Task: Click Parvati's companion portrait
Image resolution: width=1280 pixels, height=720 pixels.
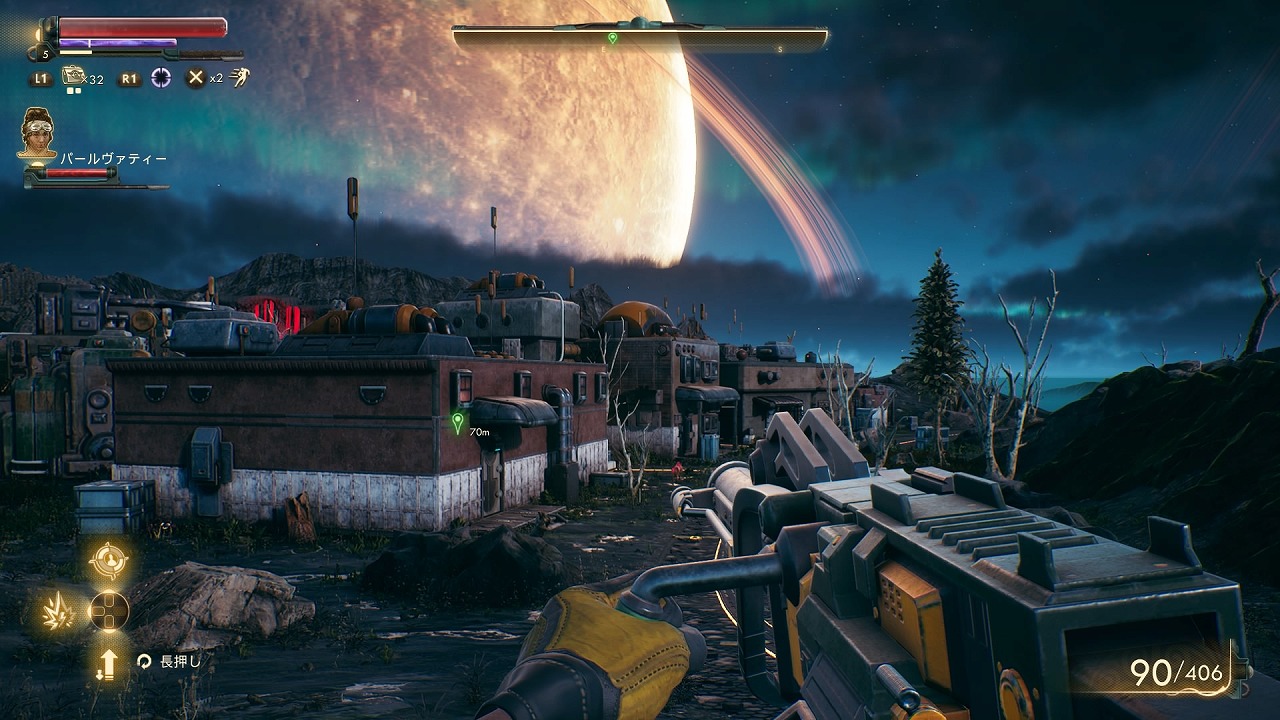Action: tap(38, 132)
